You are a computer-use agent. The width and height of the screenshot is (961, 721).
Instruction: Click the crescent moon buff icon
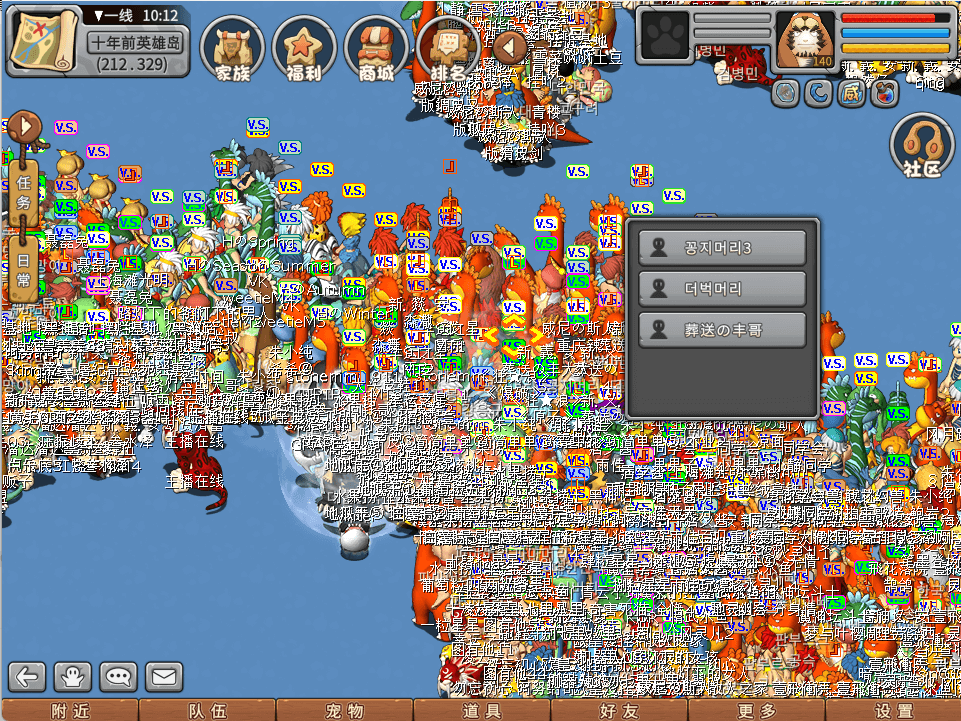pyautogui.click(x=820, y=93)
